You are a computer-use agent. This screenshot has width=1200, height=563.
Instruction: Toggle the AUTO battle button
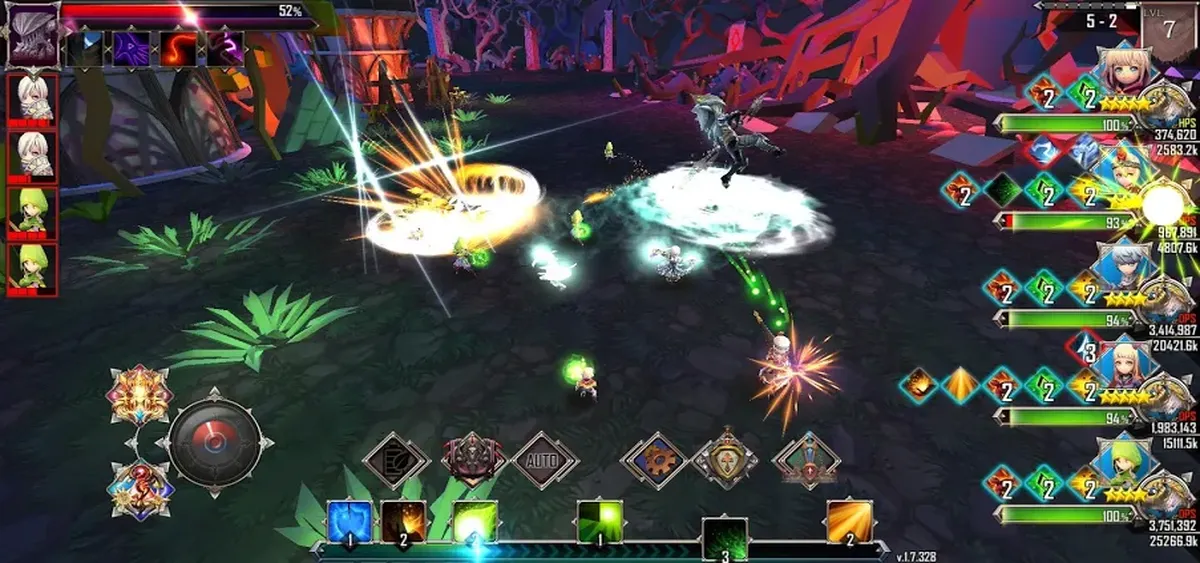click(545, 461)
